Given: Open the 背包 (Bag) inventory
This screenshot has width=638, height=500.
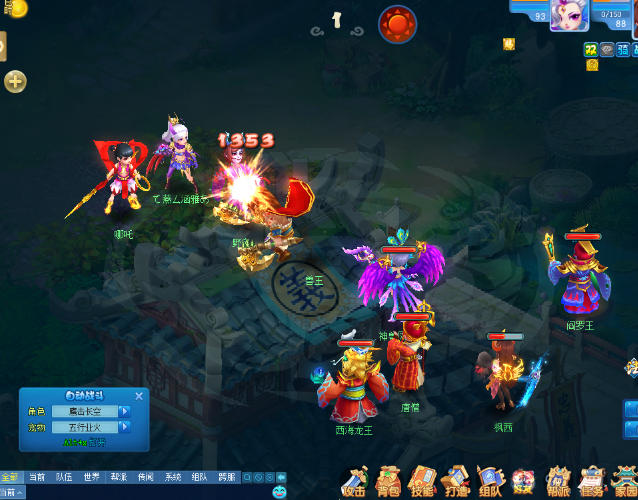Looking at the screenshot, I should click(387, 482).
